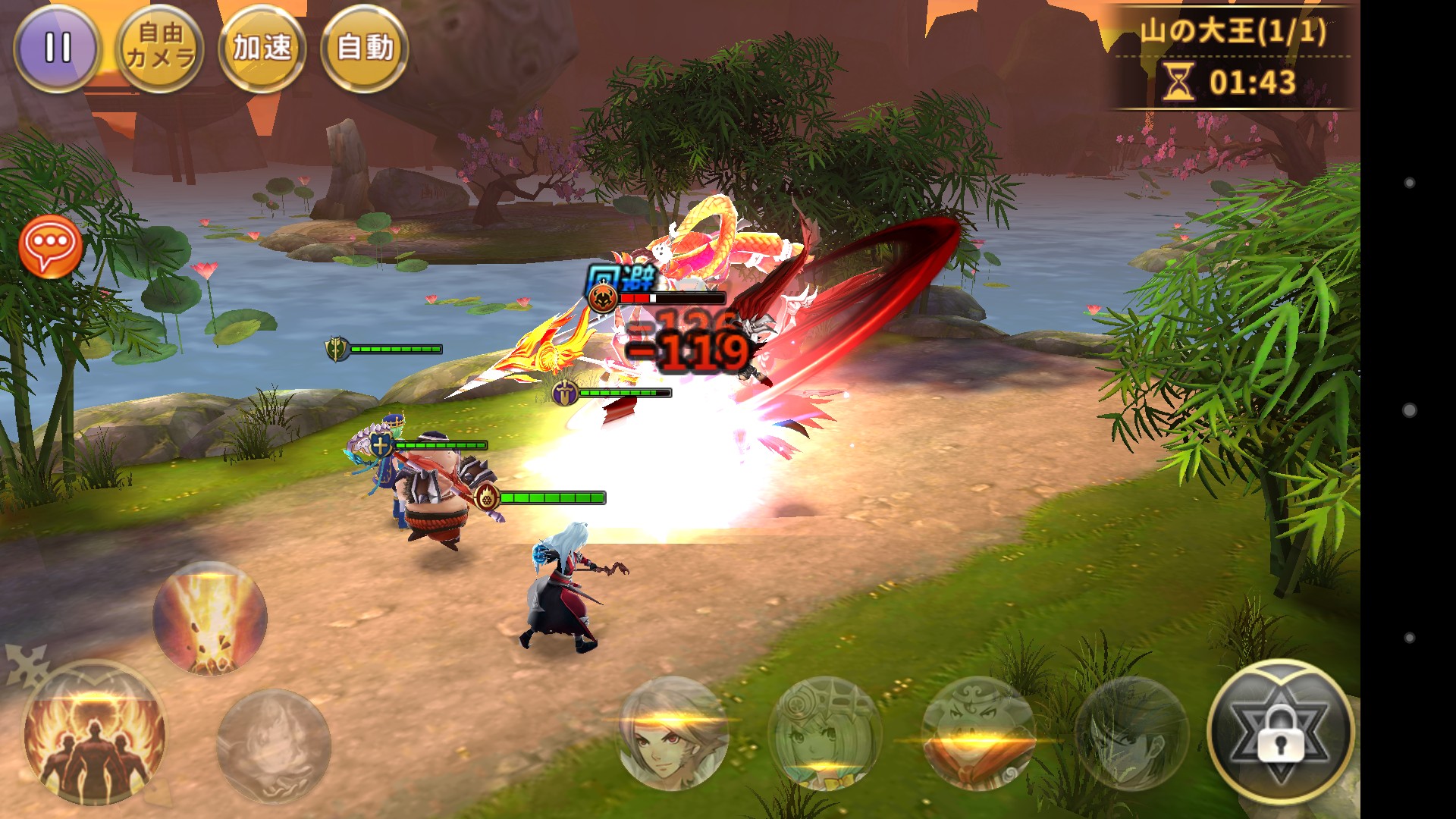
Task: Pause the battle
Action: pyautogui.click(x=57, y=49)
